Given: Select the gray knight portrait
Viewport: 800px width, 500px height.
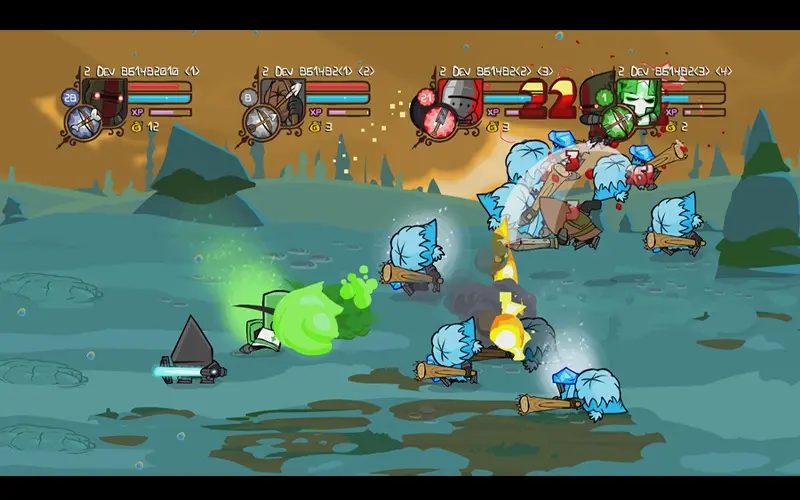Looking at the screenshot, I should pyautogui.click(x=461, y=98).
